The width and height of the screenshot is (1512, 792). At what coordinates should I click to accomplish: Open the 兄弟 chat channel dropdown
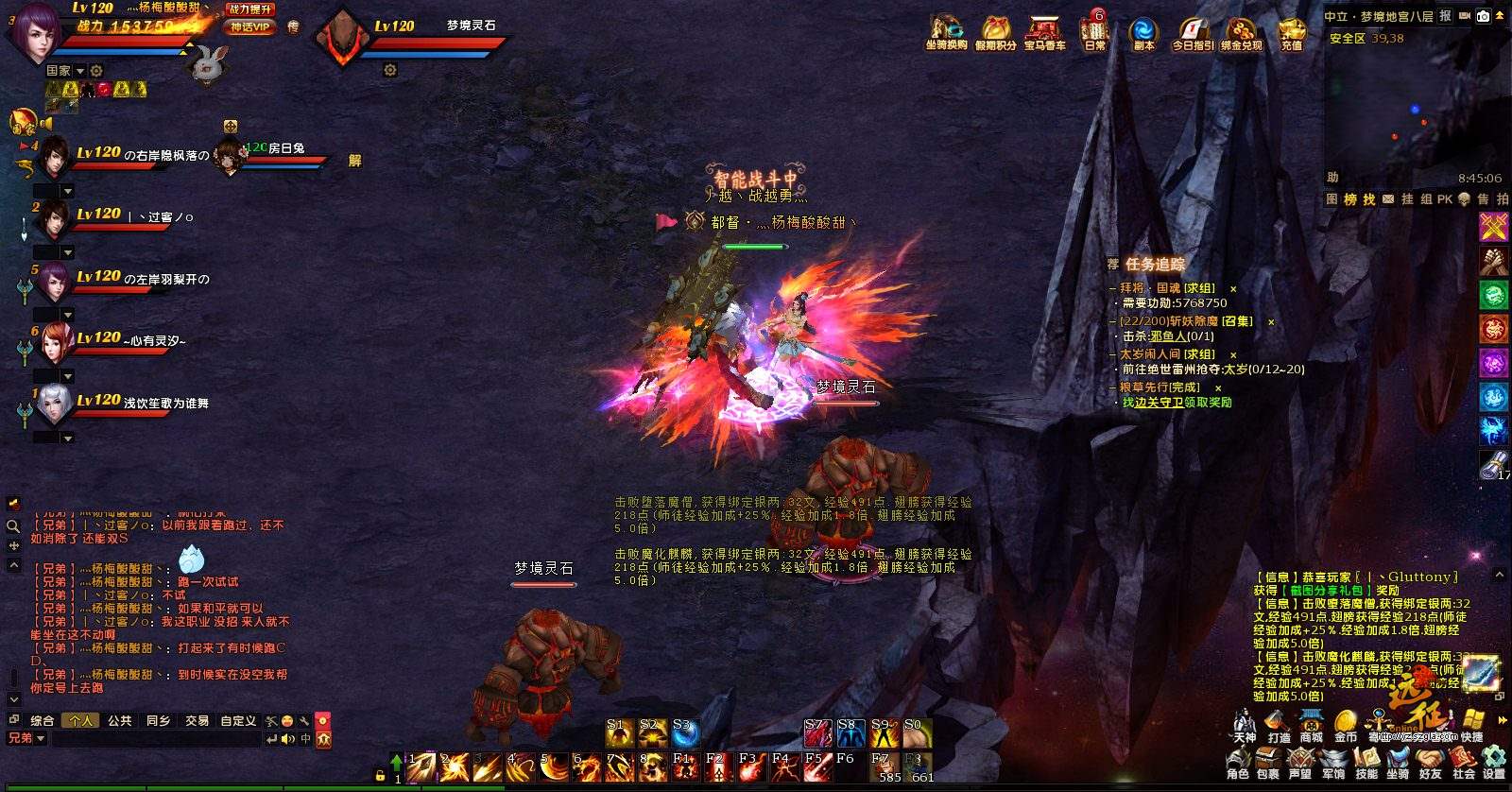tap(26, 738)
